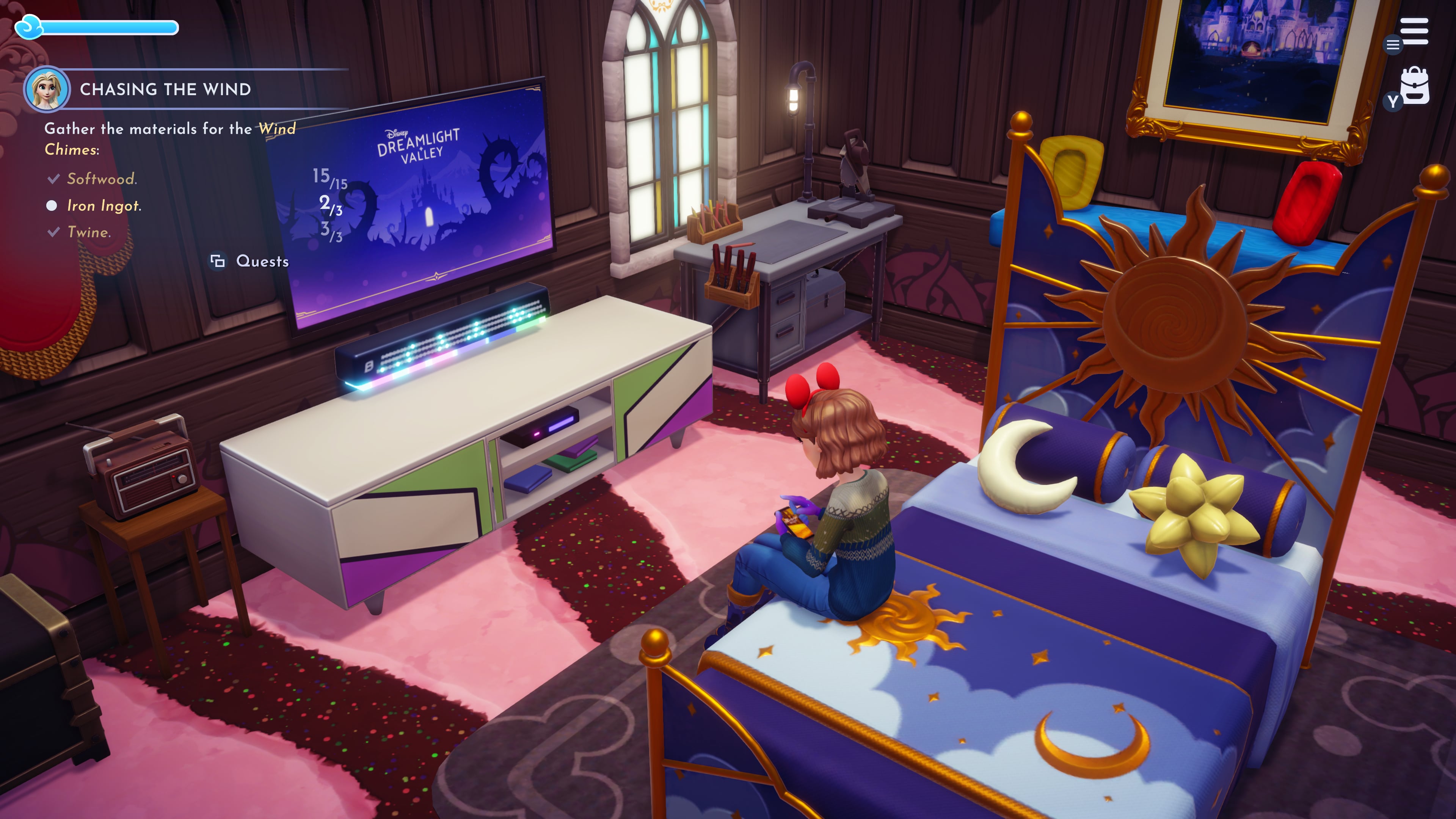Viewport: 1456px width, 819px height.
Task: Select the Chasing the Wind quest title
Action: tap(165, 89)
